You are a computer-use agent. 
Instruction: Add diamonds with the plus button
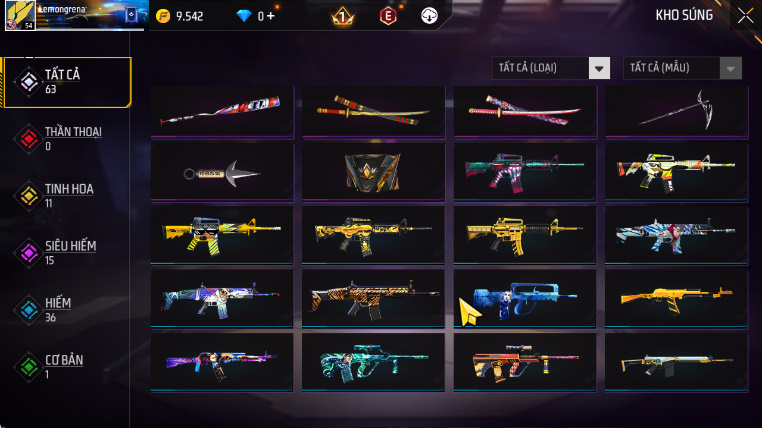click(270, 16)
